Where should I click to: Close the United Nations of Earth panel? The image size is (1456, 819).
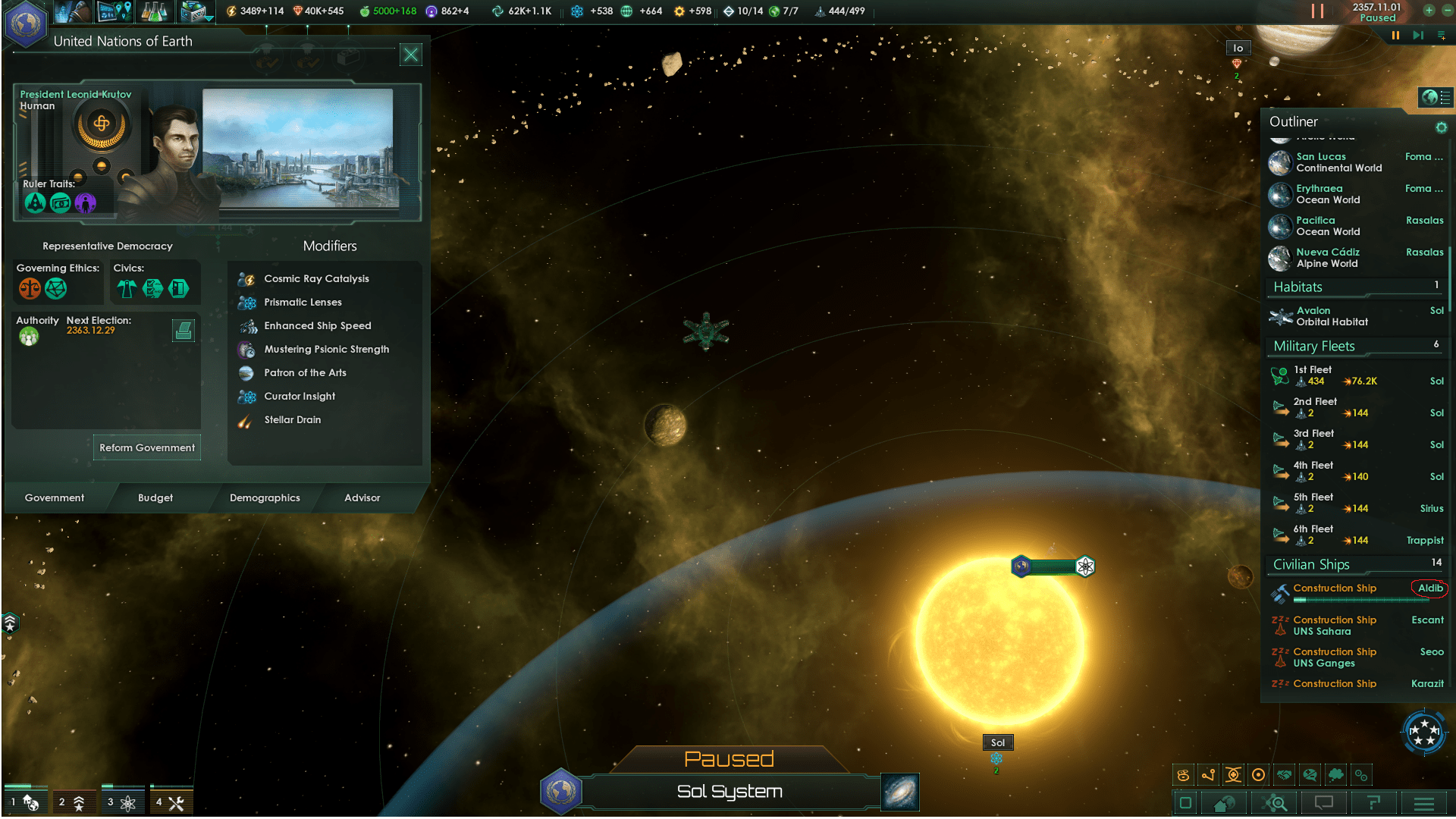point(410,55)
